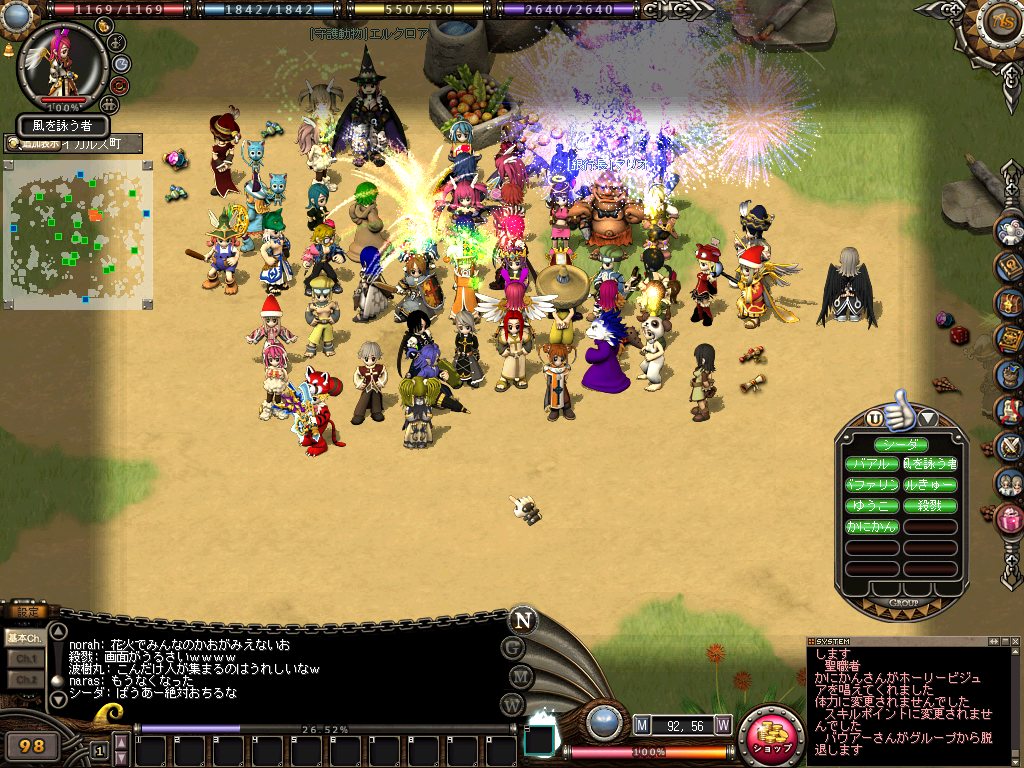Select party member シーダ in group panel
The height and width of the screenshot is (768, 1024).
[x=901, y=445]
